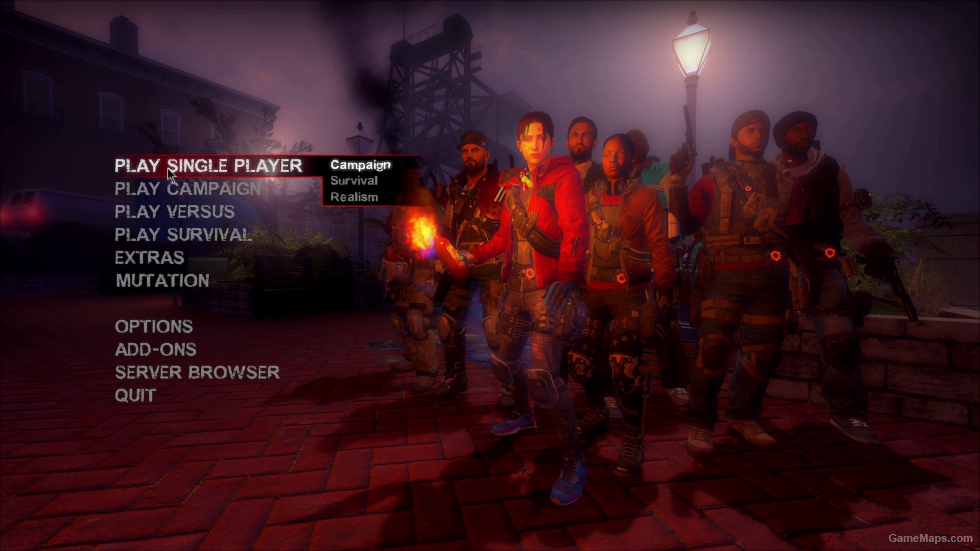
Task: Select Realism from the single player flyout
Action: (354, 197)
